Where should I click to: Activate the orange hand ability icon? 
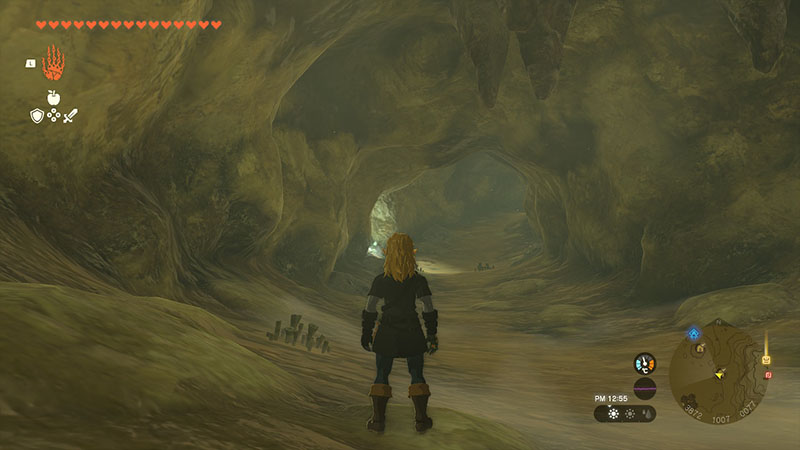point(54,64)
